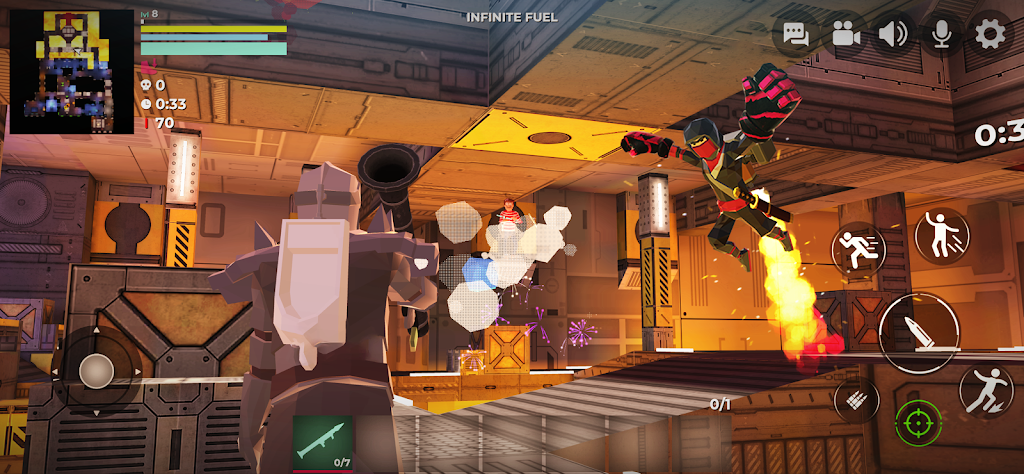Reload using the ammo rounds button
Image resolution: width=1024 pixels, height=474 pixels.
point(857,400)
